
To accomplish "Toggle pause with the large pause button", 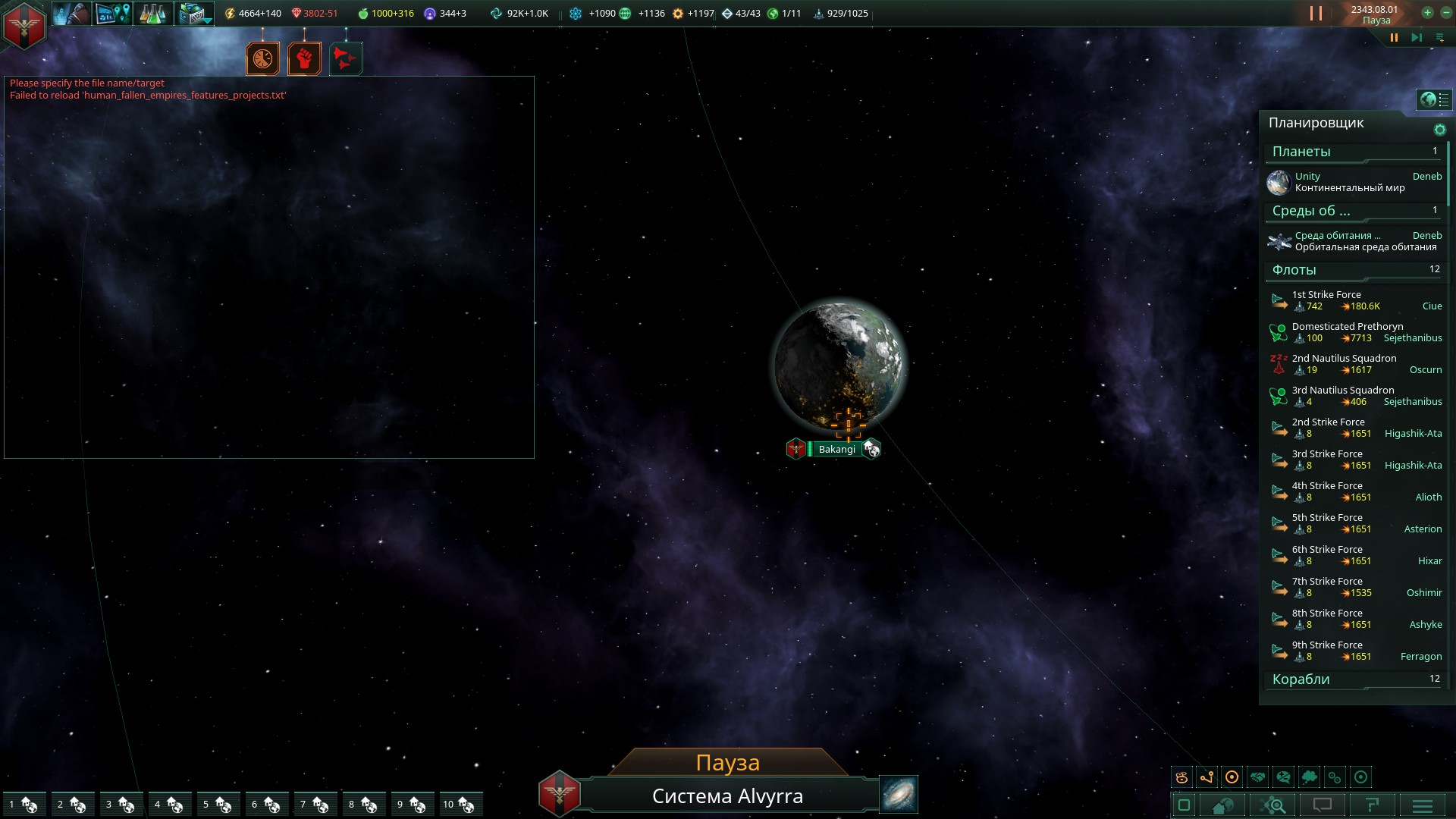I will click(1316, 14).
